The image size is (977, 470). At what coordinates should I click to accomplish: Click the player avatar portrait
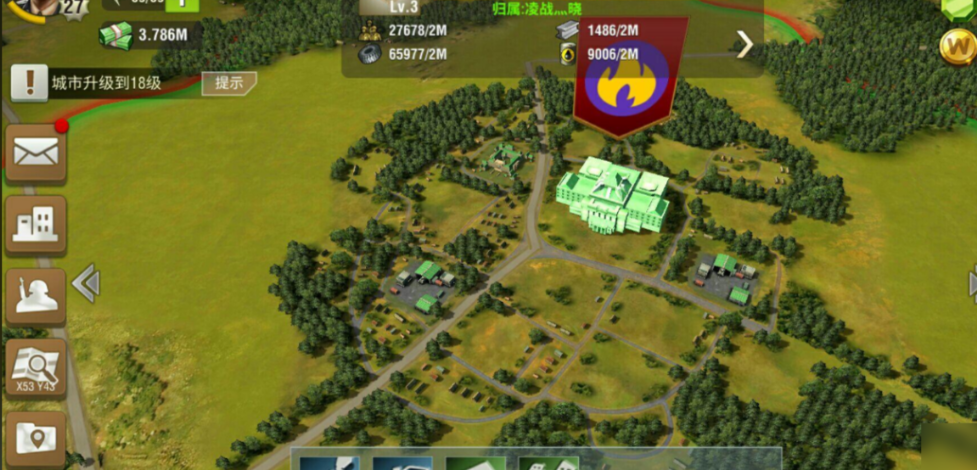point(42,8)
